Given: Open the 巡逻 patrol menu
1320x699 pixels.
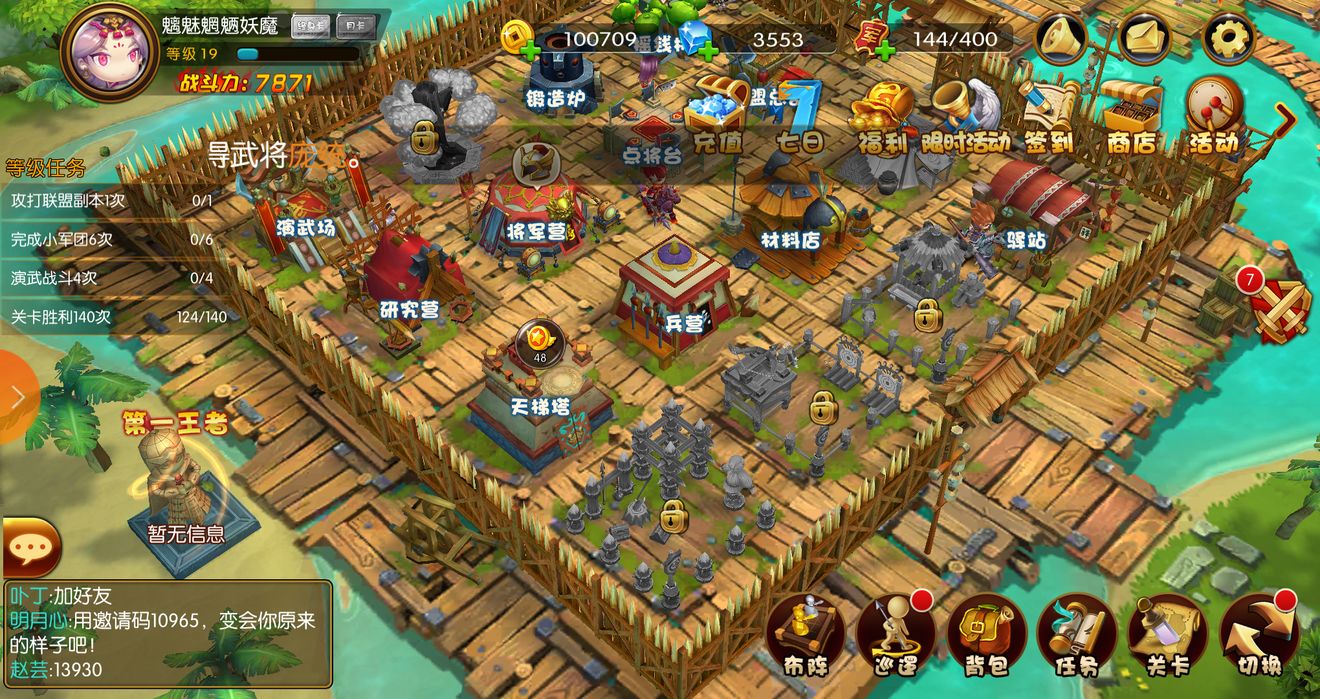Looking at the screenshot, I should pos(895,634).
